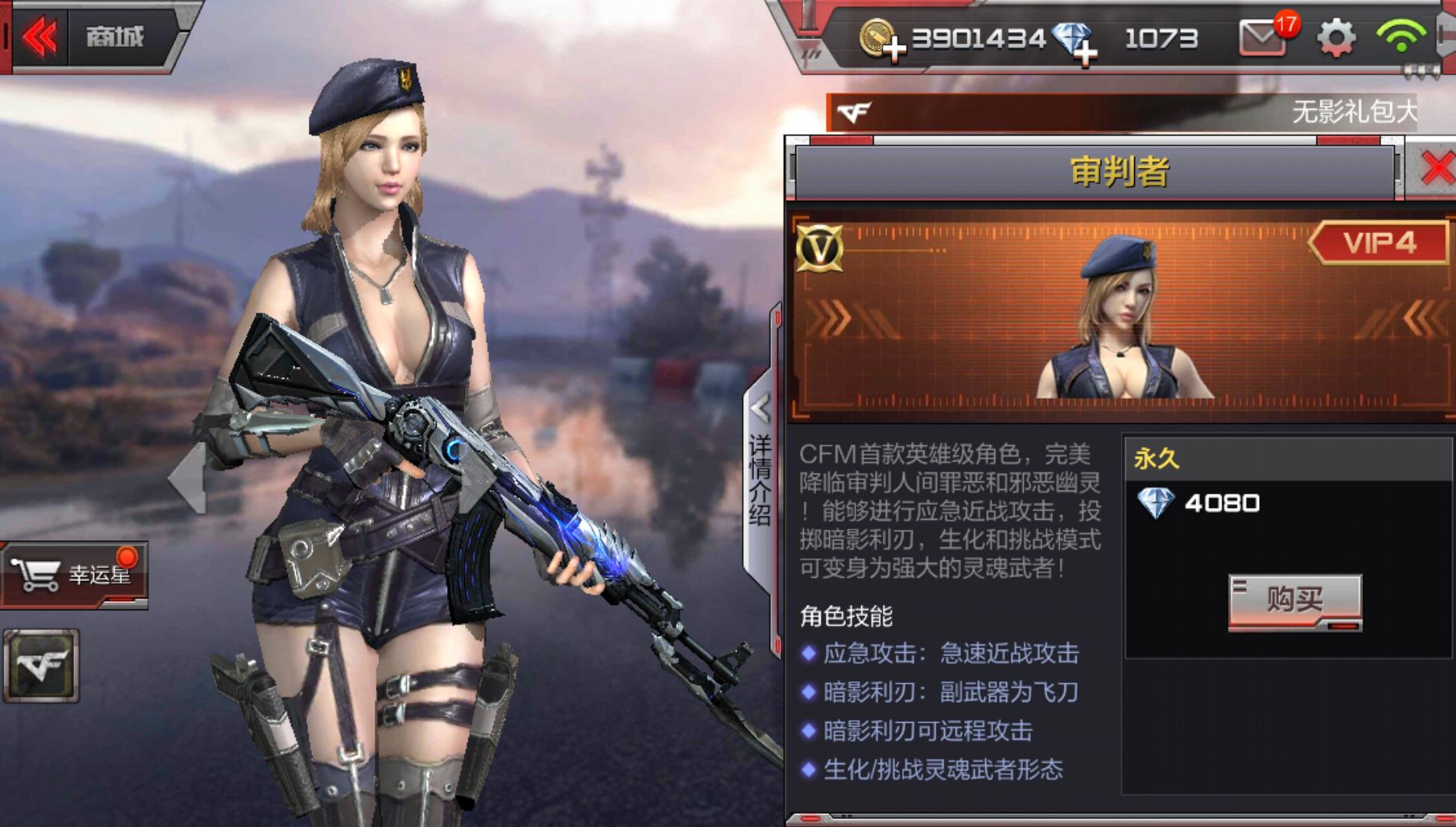
Task: Collapse view with the double-left arrow
Action: coord(43,34)
